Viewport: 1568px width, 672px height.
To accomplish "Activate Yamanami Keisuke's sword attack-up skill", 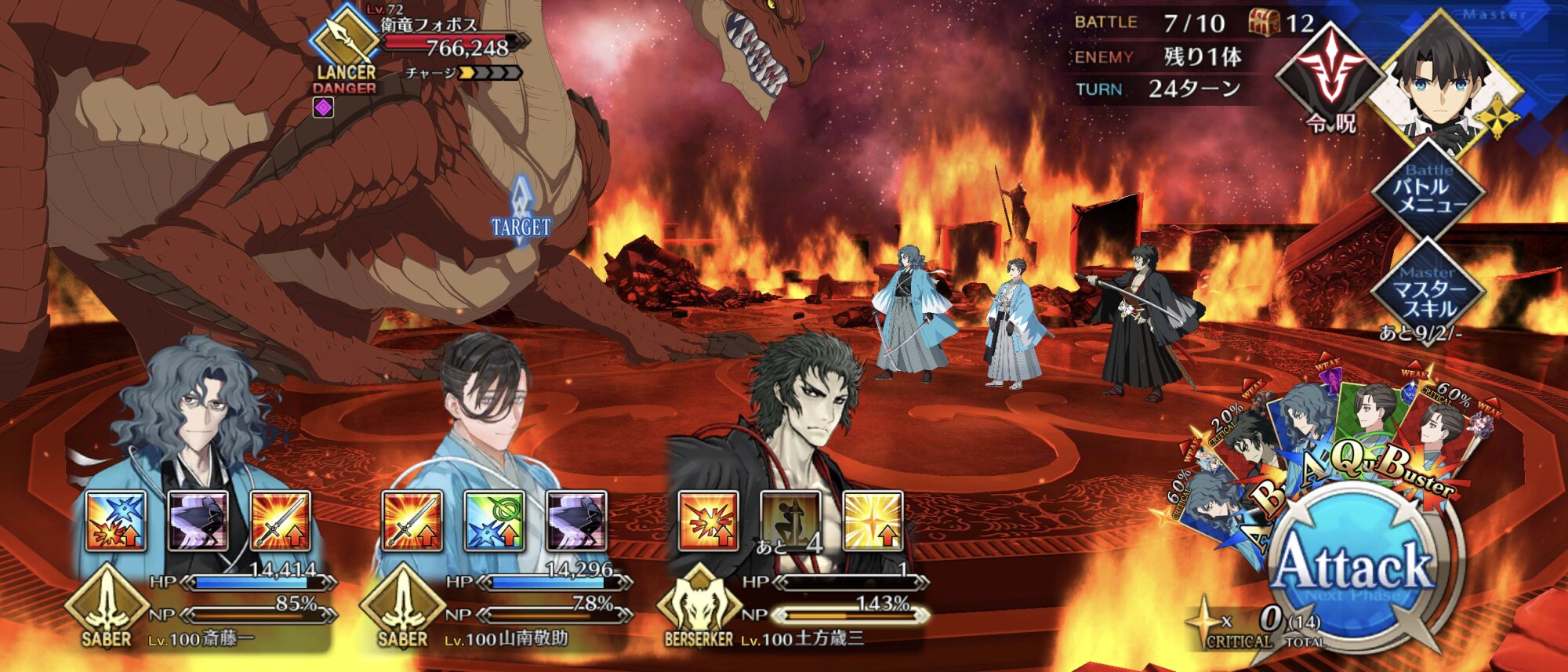I will 412,521.
